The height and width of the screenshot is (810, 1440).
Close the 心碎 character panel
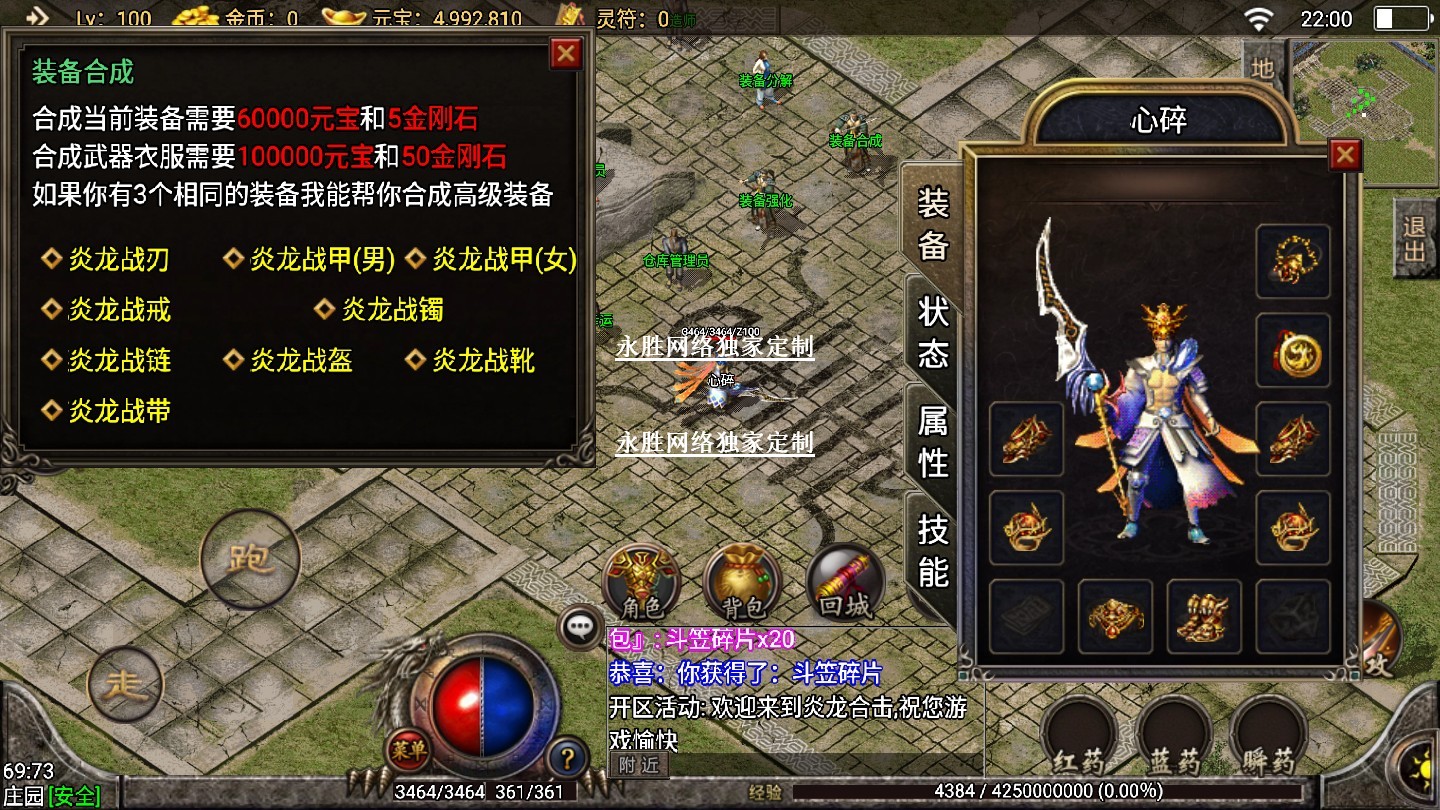(1345, 155)
